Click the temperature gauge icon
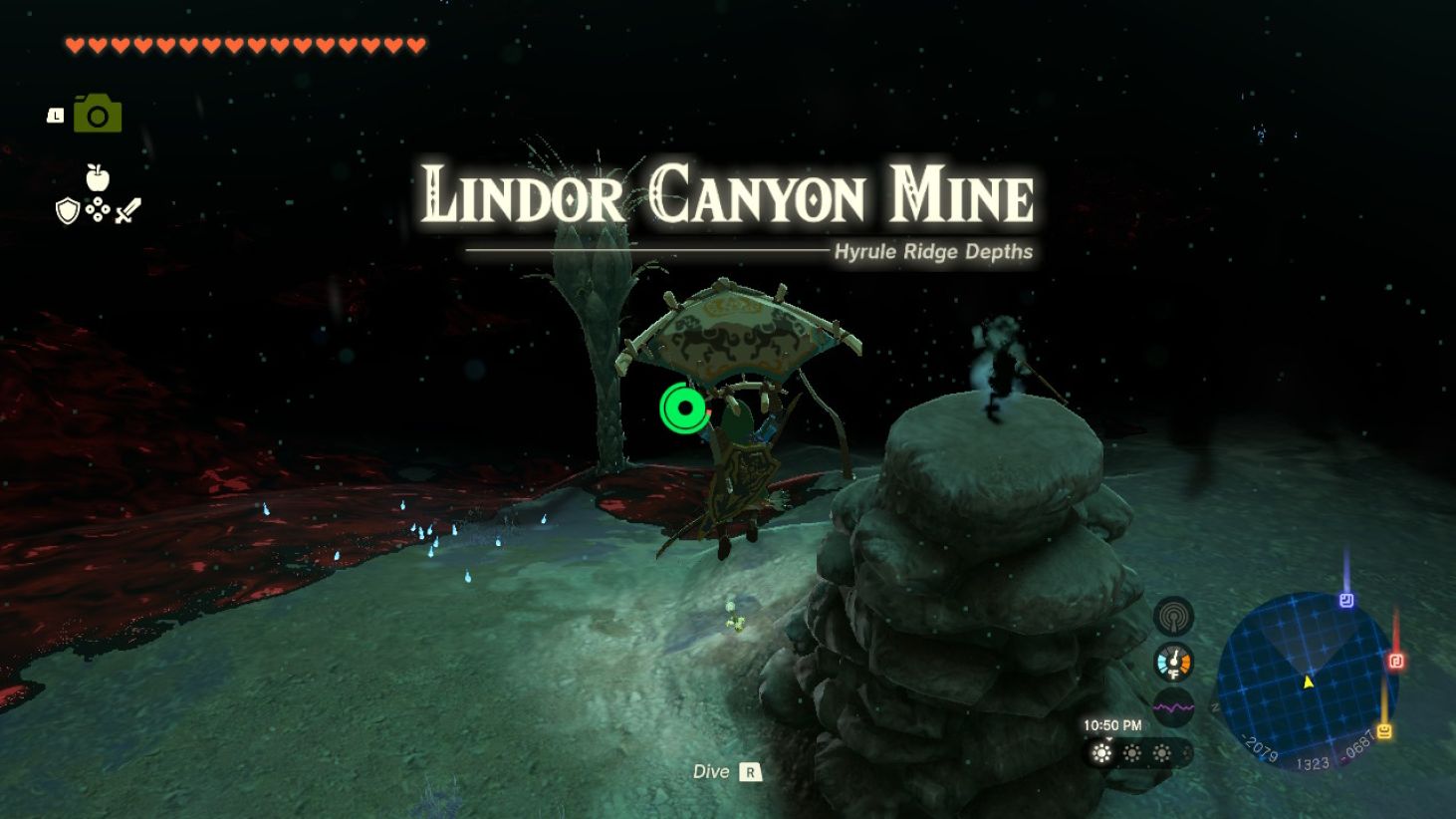Image resolution: width=1456 pixels, height=819 pixels. pos(1173,662)
